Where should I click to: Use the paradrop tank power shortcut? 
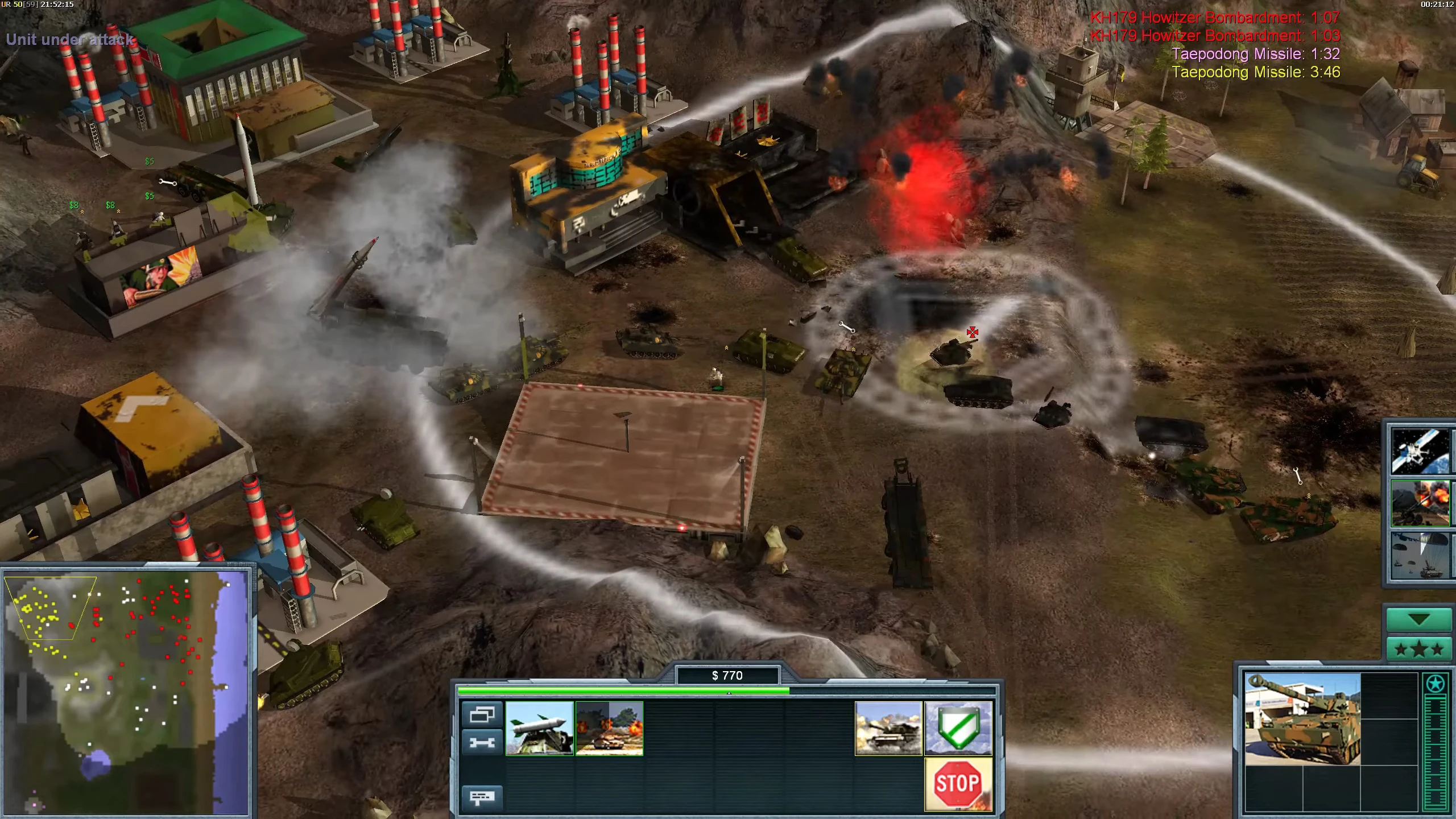(x=1420, y=555)
